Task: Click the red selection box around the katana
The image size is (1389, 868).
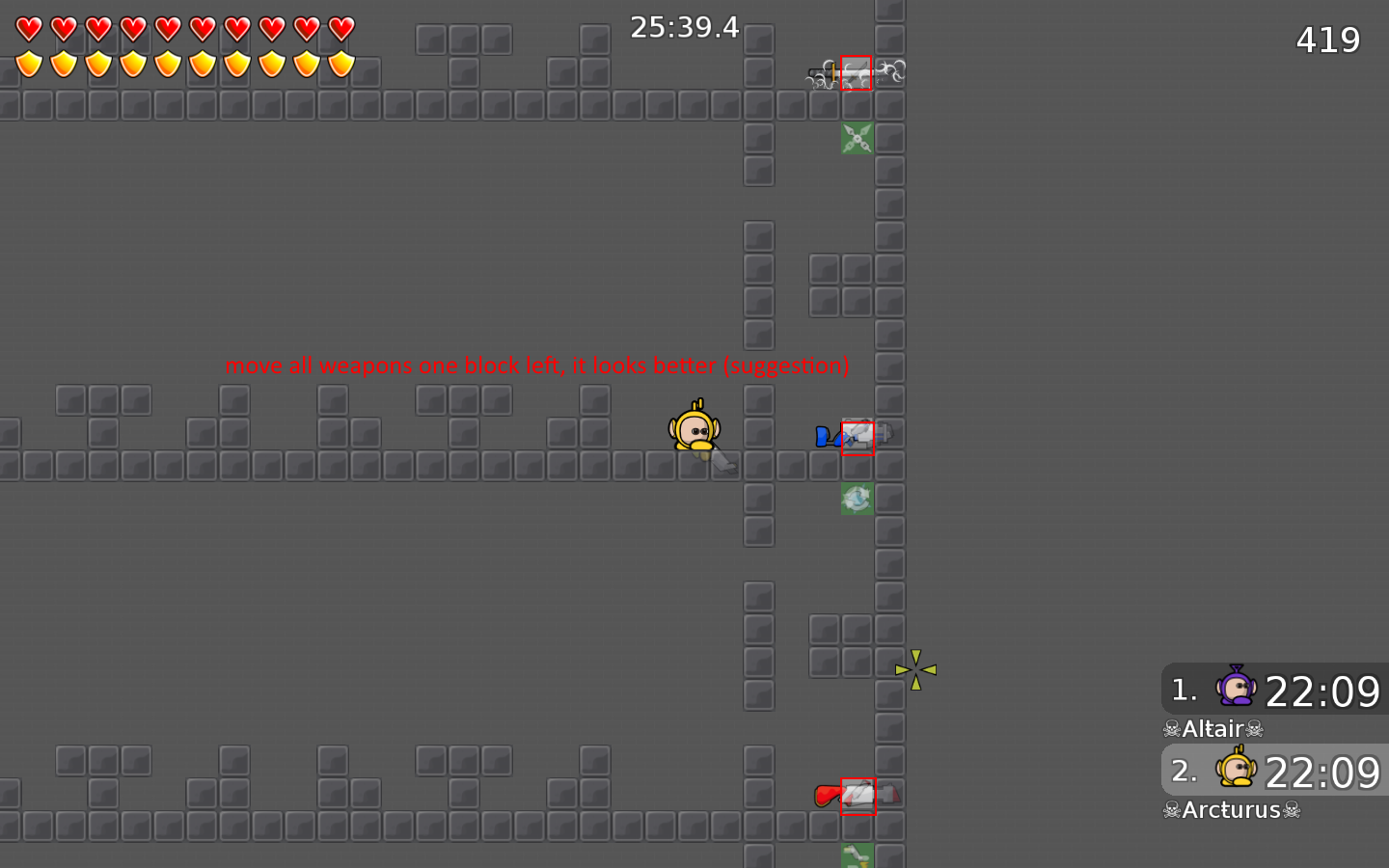Action: [x=857, y=73]
